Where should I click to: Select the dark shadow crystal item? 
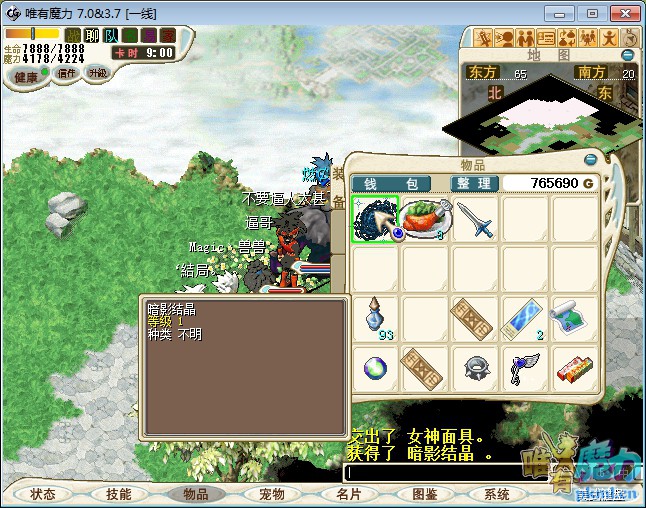375,219
